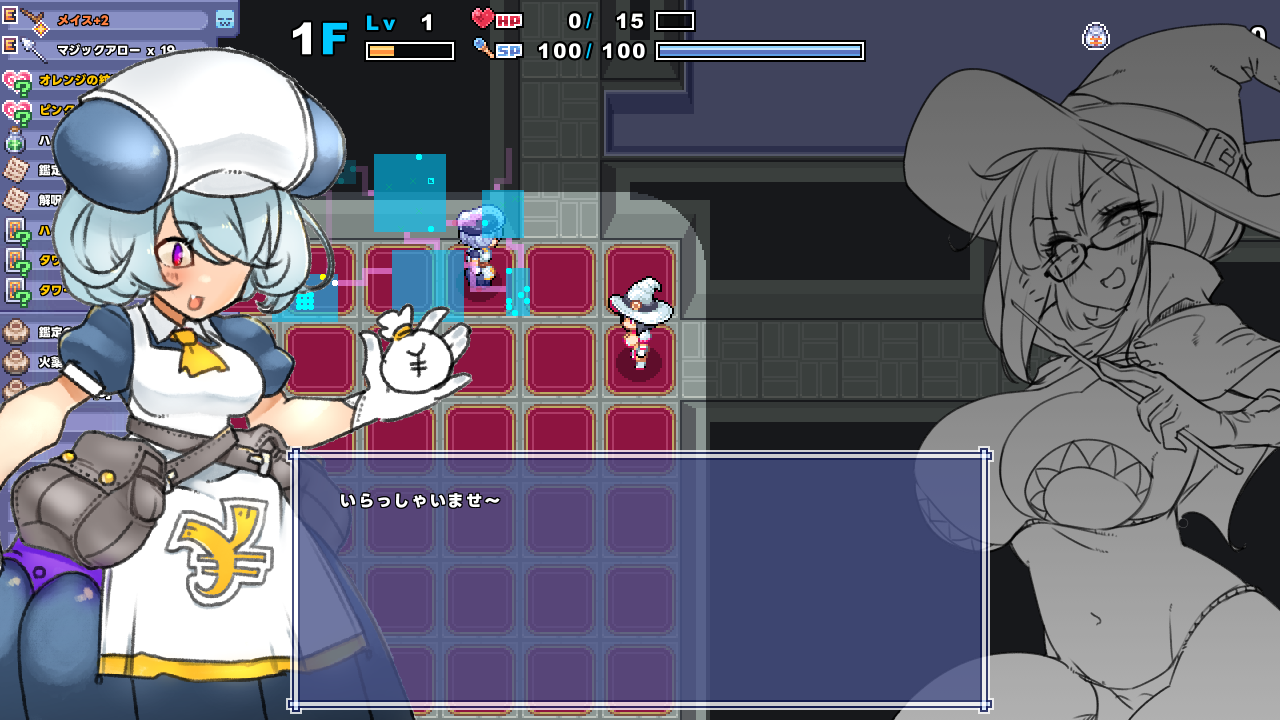Select the メイス+2 mace in the inventory
The image size is (1280, 720).
click(x=110, y=19)
